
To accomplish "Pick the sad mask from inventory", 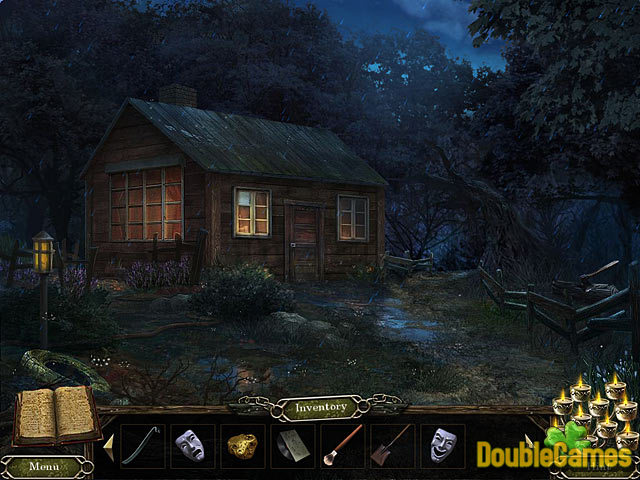I will pyautogui.click(x=187, y=445).
